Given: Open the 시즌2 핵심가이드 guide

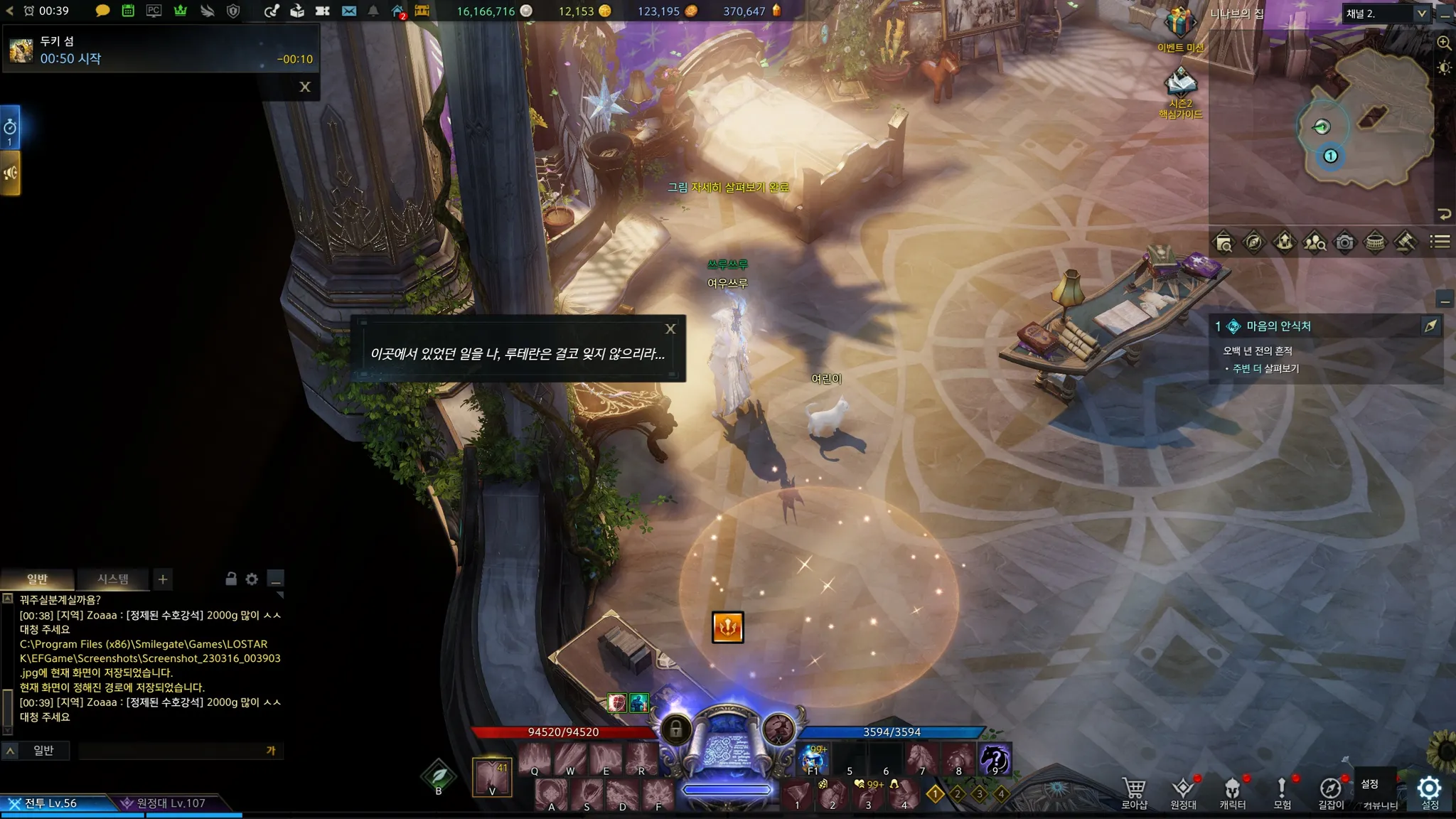Looking at the screenshot, I should [1180, 85].
